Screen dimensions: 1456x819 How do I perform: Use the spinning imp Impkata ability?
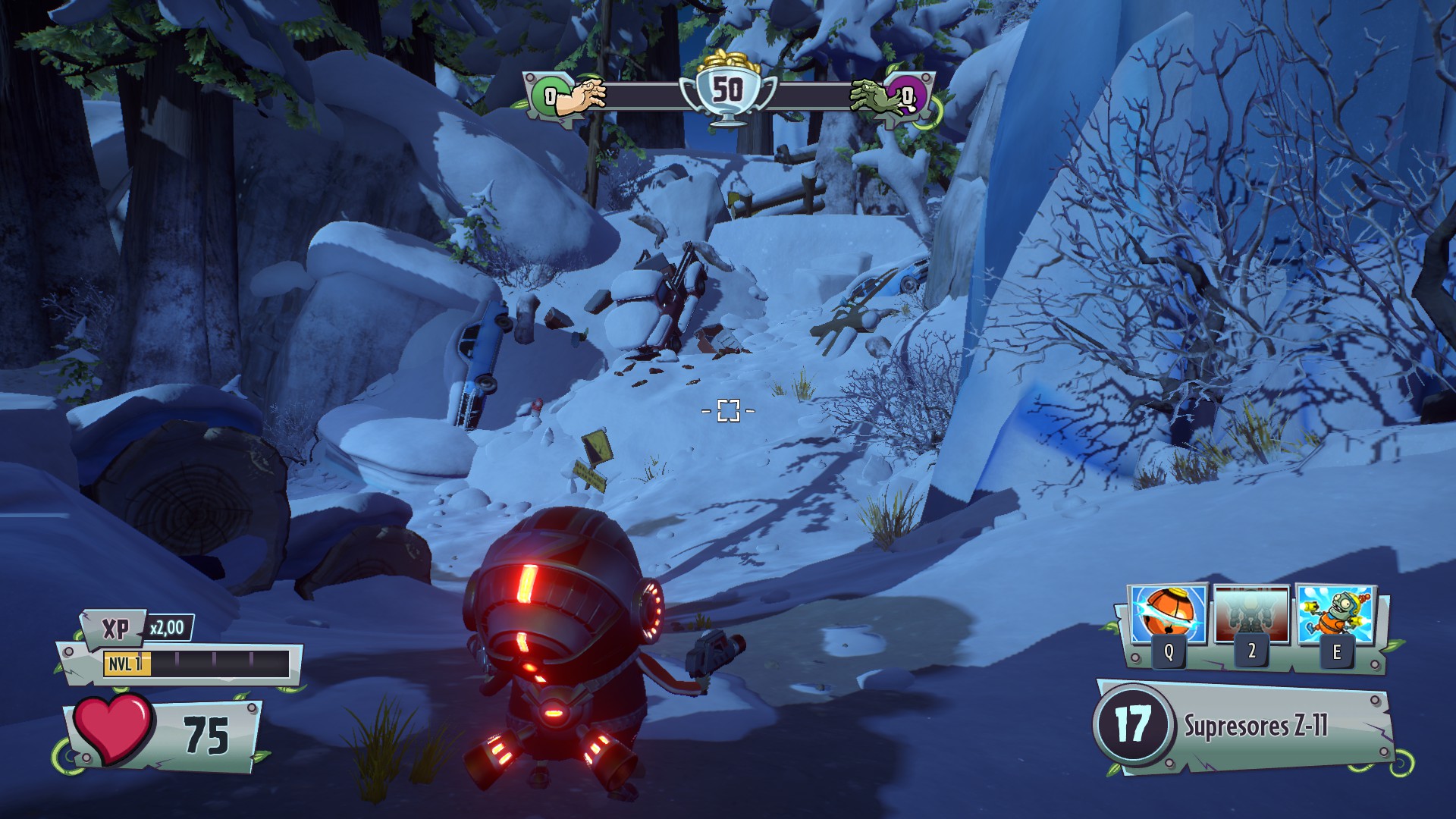1335,614
